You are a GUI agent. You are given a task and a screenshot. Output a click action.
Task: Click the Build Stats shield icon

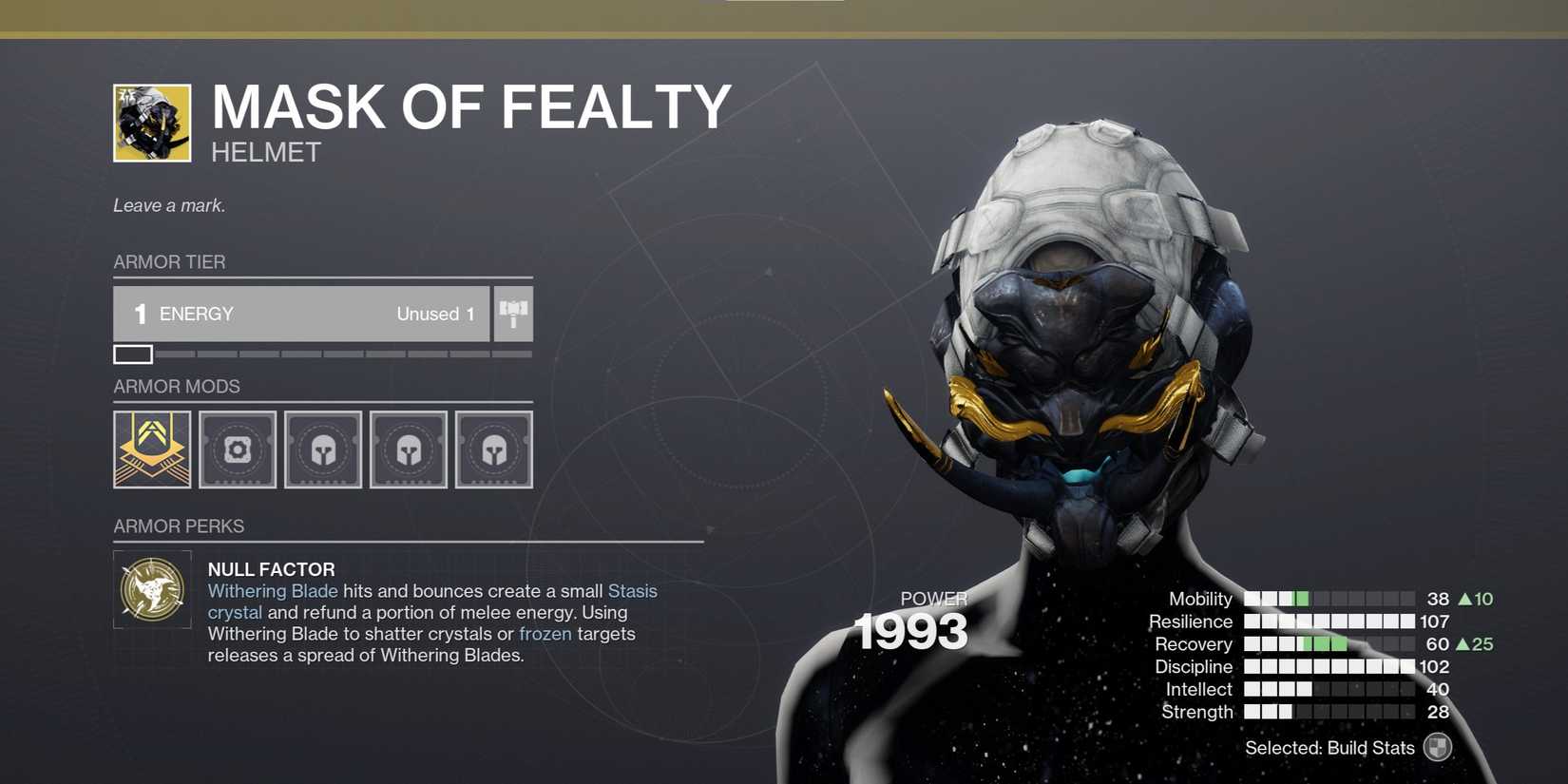pyautogui.click(x=1437, y=748)
